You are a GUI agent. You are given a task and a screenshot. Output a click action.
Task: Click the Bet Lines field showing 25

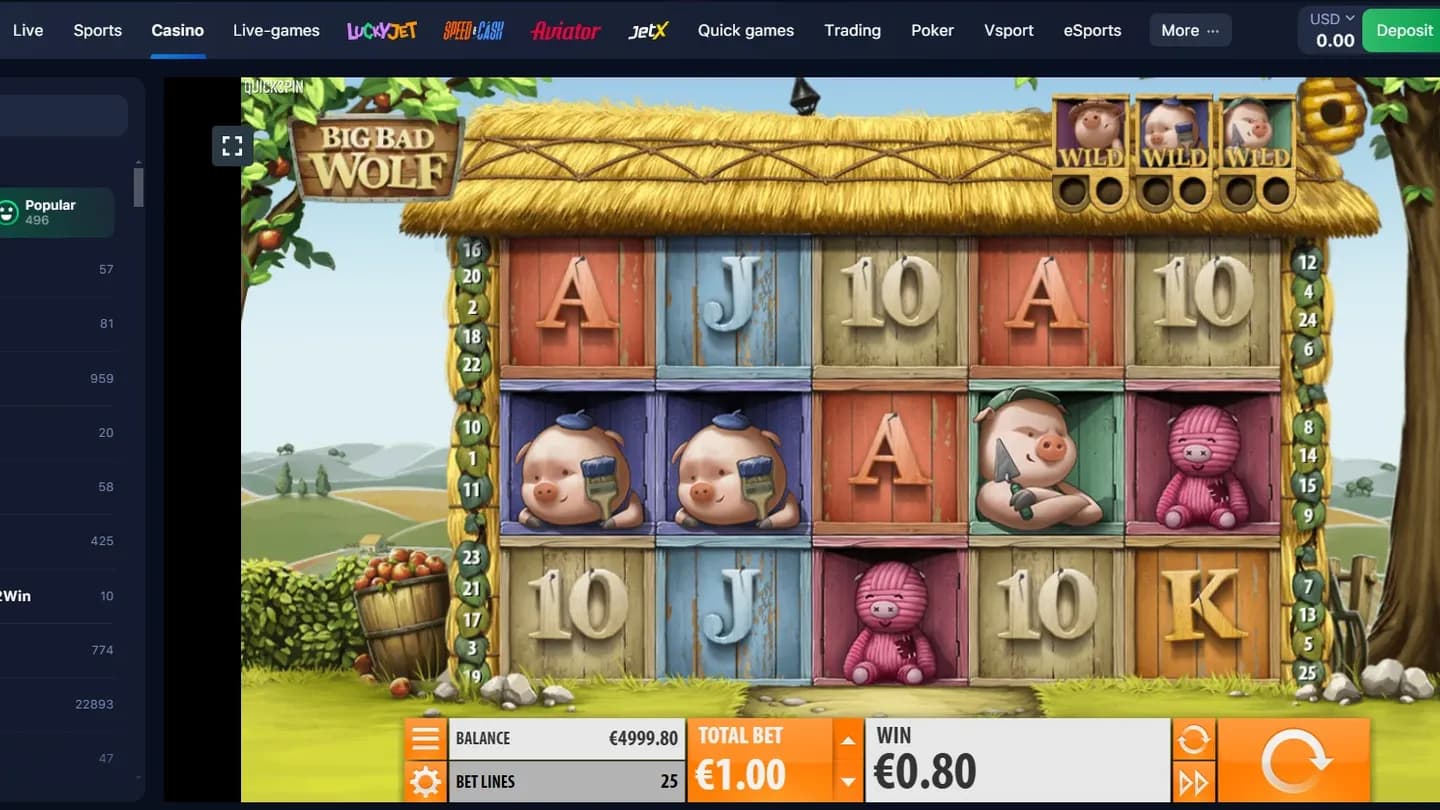(567, 781)
